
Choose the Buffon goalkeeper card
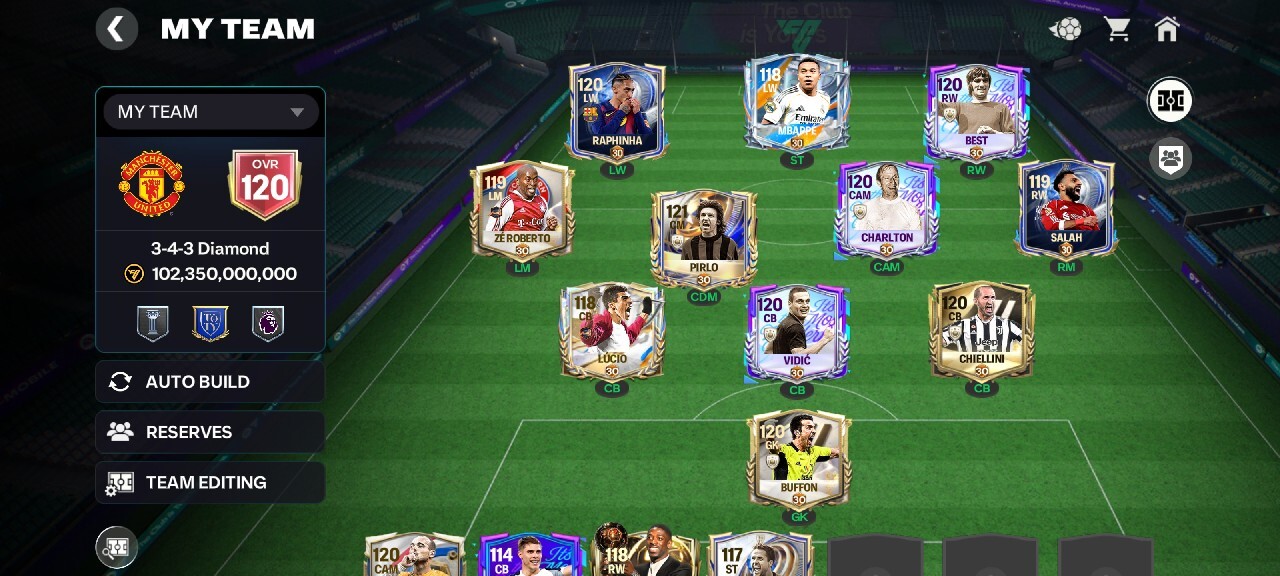tap(798, 458)
